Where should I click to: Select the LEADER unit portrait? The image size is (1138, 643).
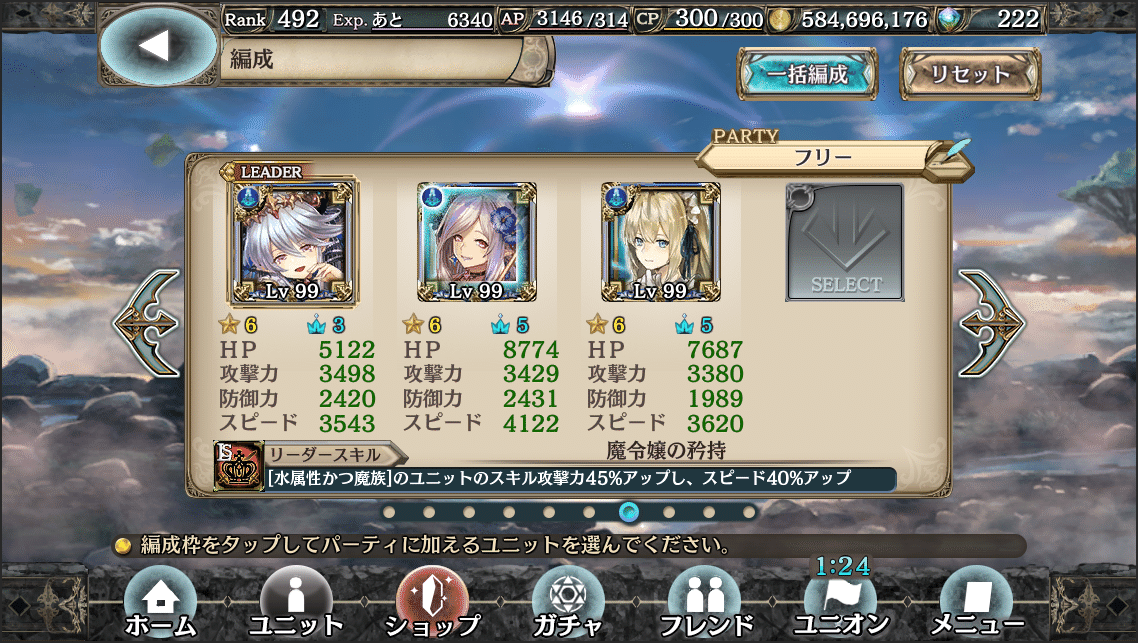(291, 242)
